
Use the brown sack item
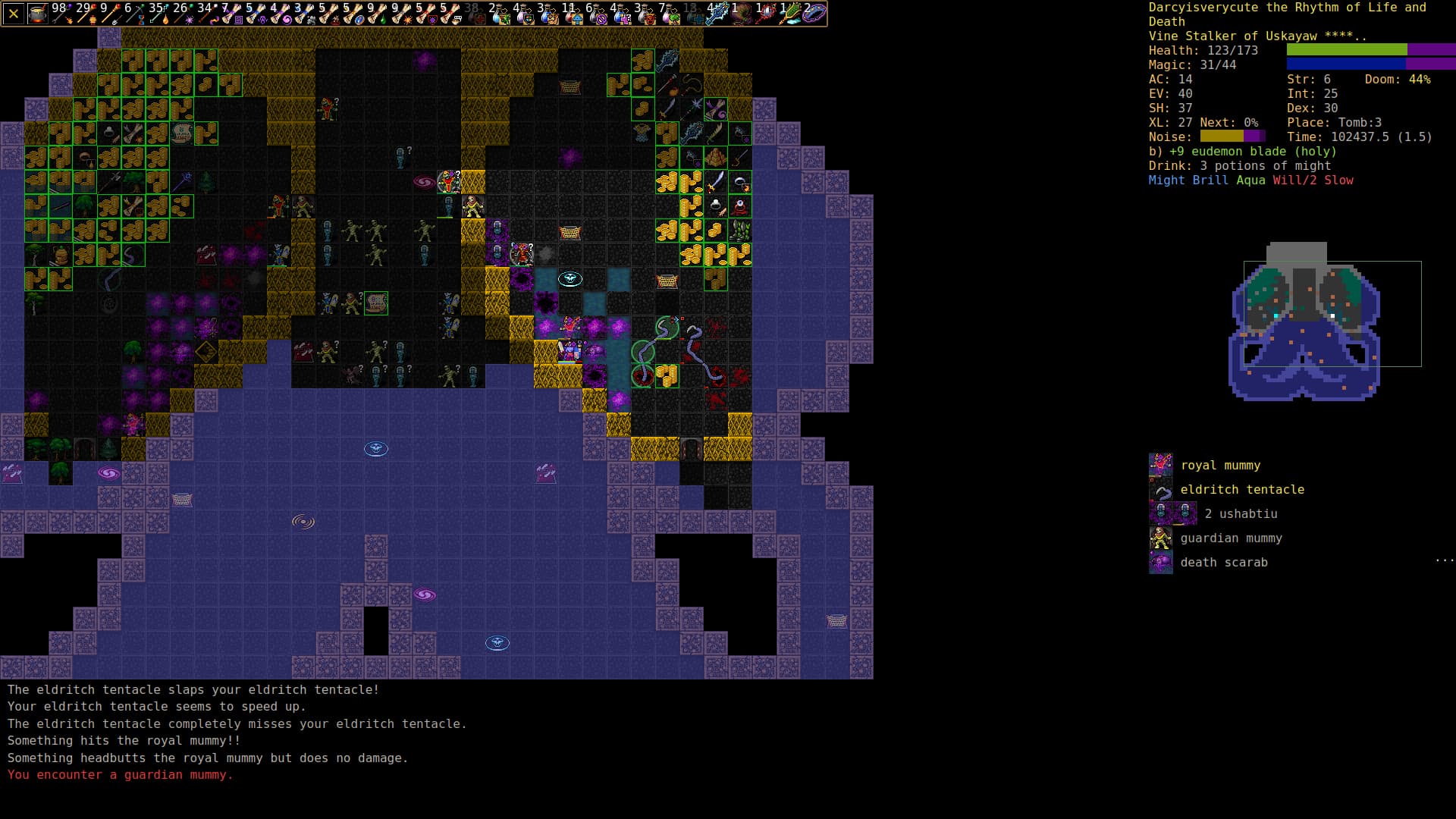tap(741, 14)
